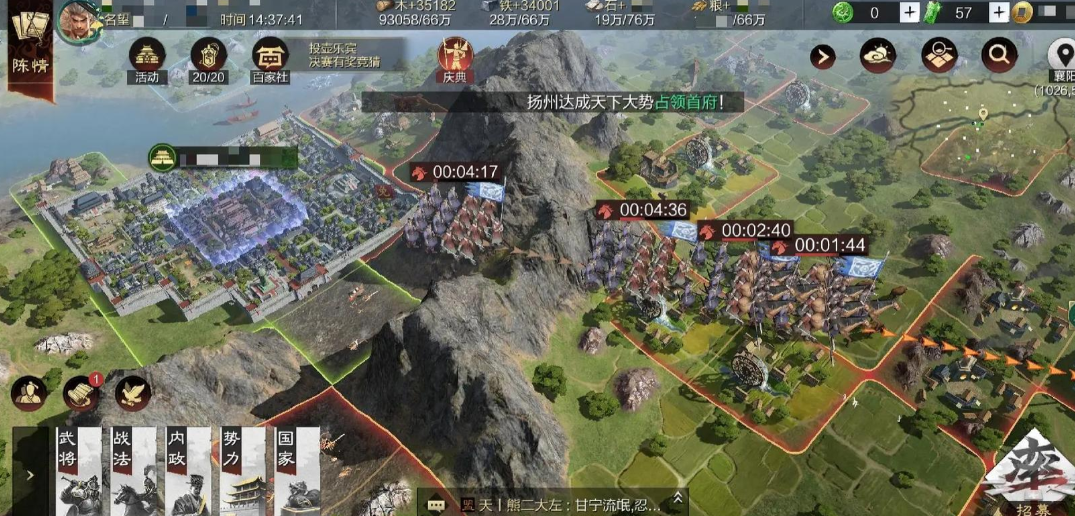Screen dimensions: 1075x516
Task: Open the 内政 internal affairs menu
Action: (187, 471)
